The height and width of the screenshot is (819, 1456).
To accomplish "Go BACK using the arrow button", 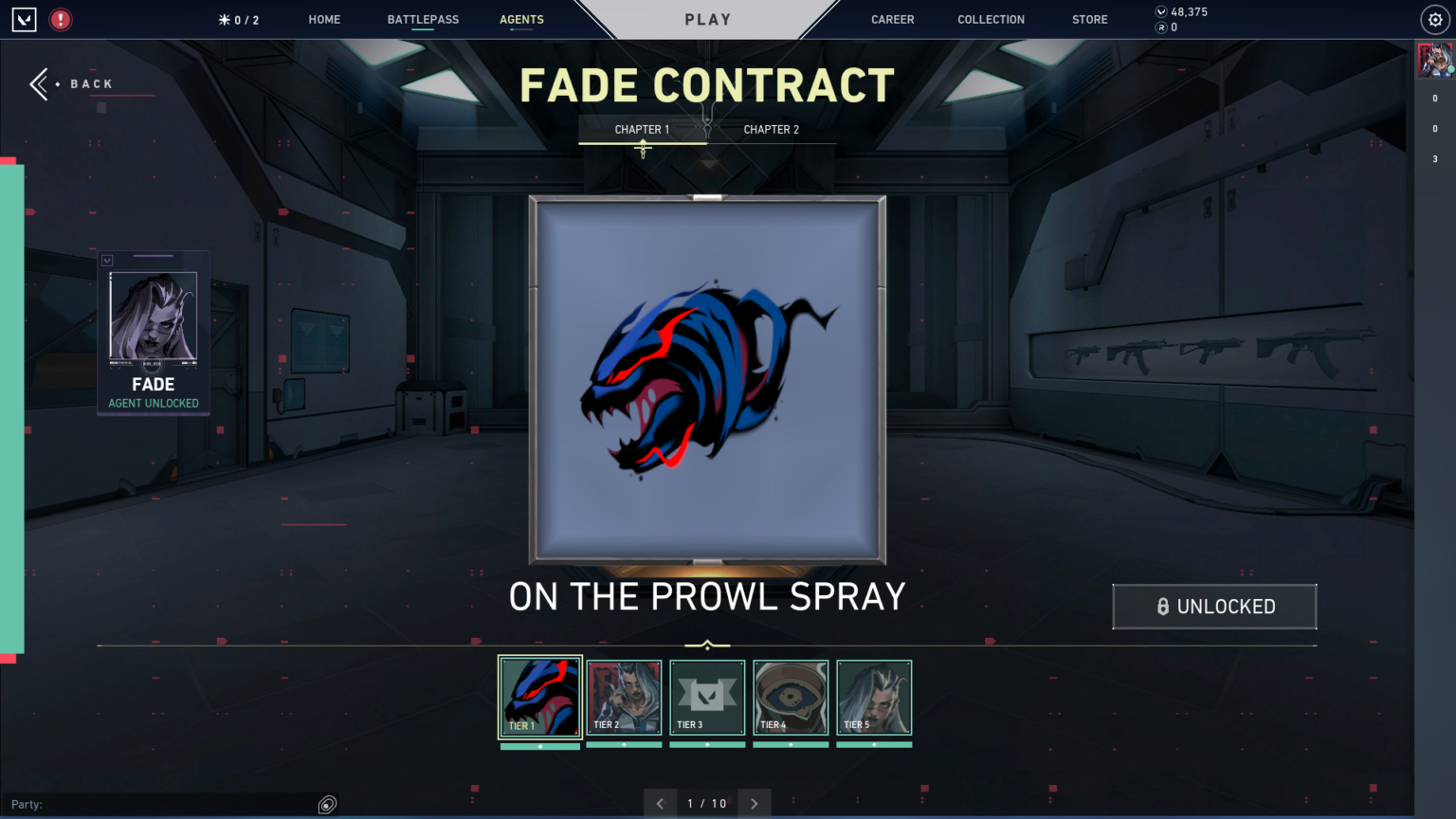I will pos(39,83).
